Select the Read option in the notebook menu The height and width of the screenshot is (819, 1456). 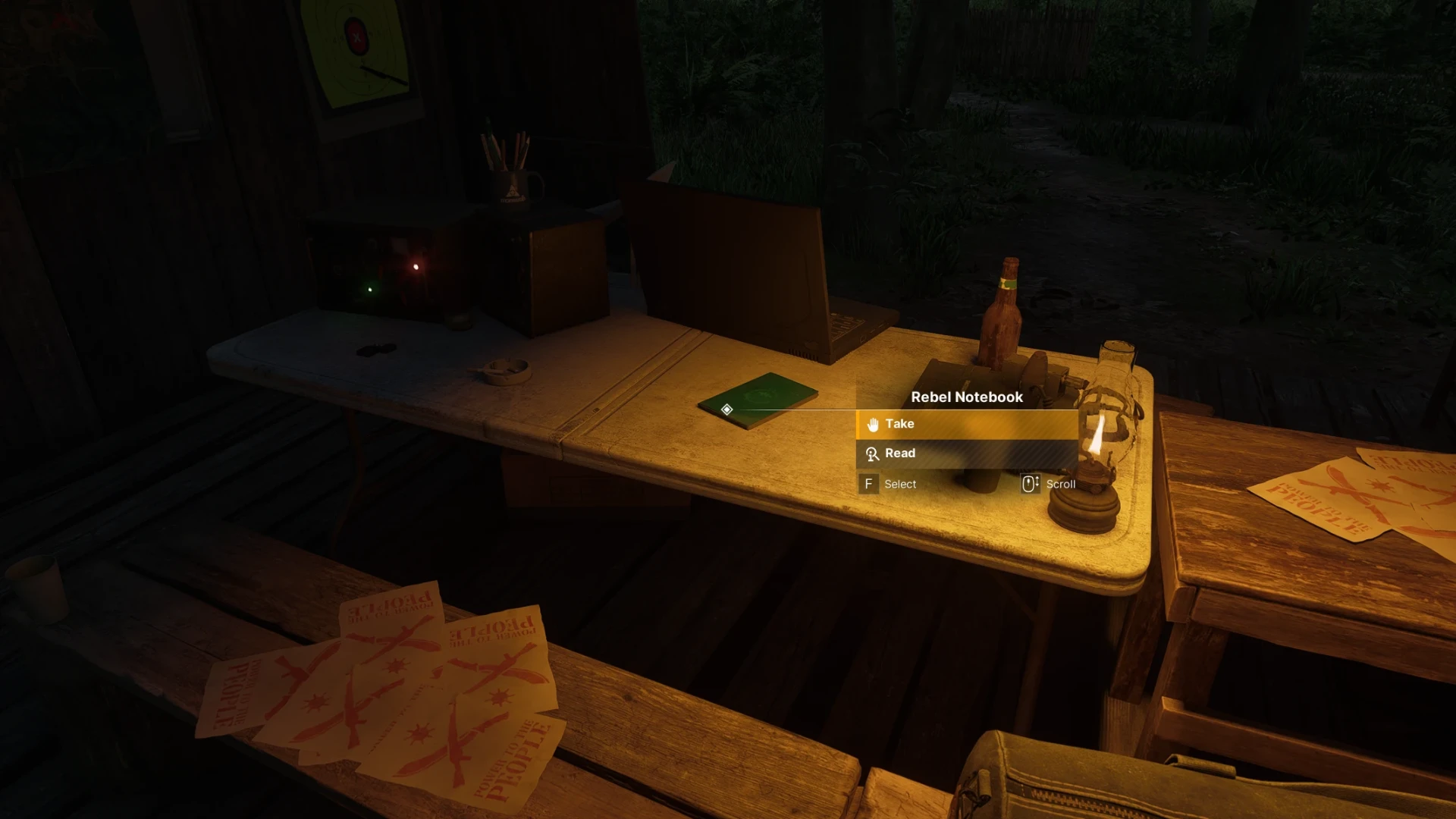pos(967,453)
